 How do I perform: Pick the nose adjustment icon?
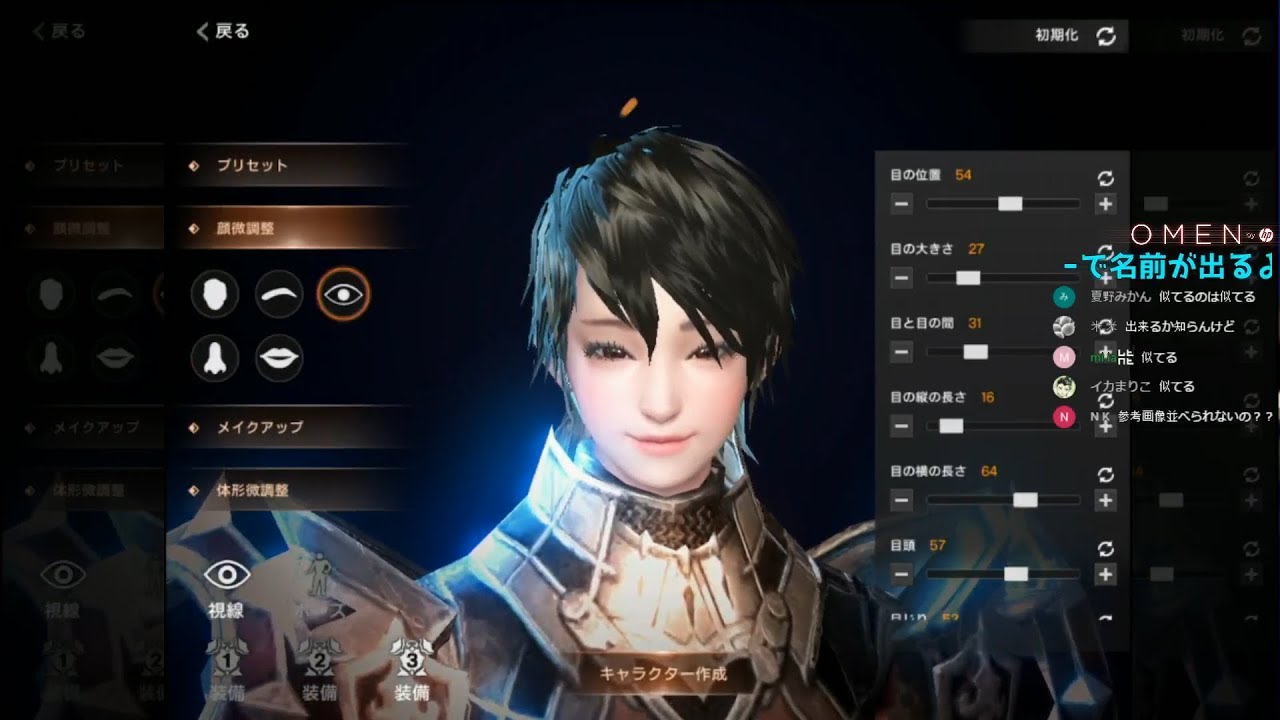[214, 358]
